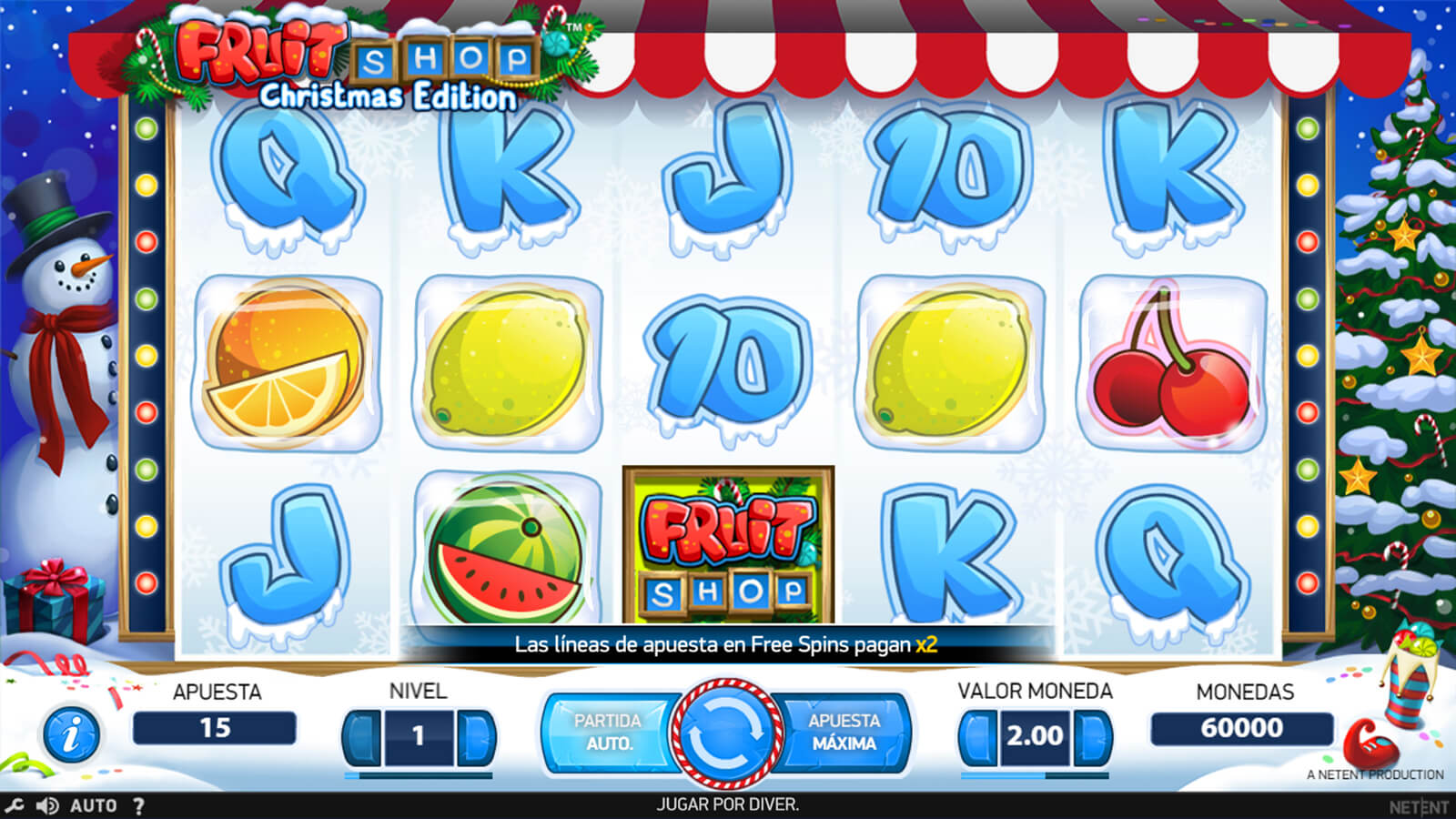Lower the Valor Moneda coin value
The width and height of the screenshot is (1456, 819).
(x=978, y=736)
